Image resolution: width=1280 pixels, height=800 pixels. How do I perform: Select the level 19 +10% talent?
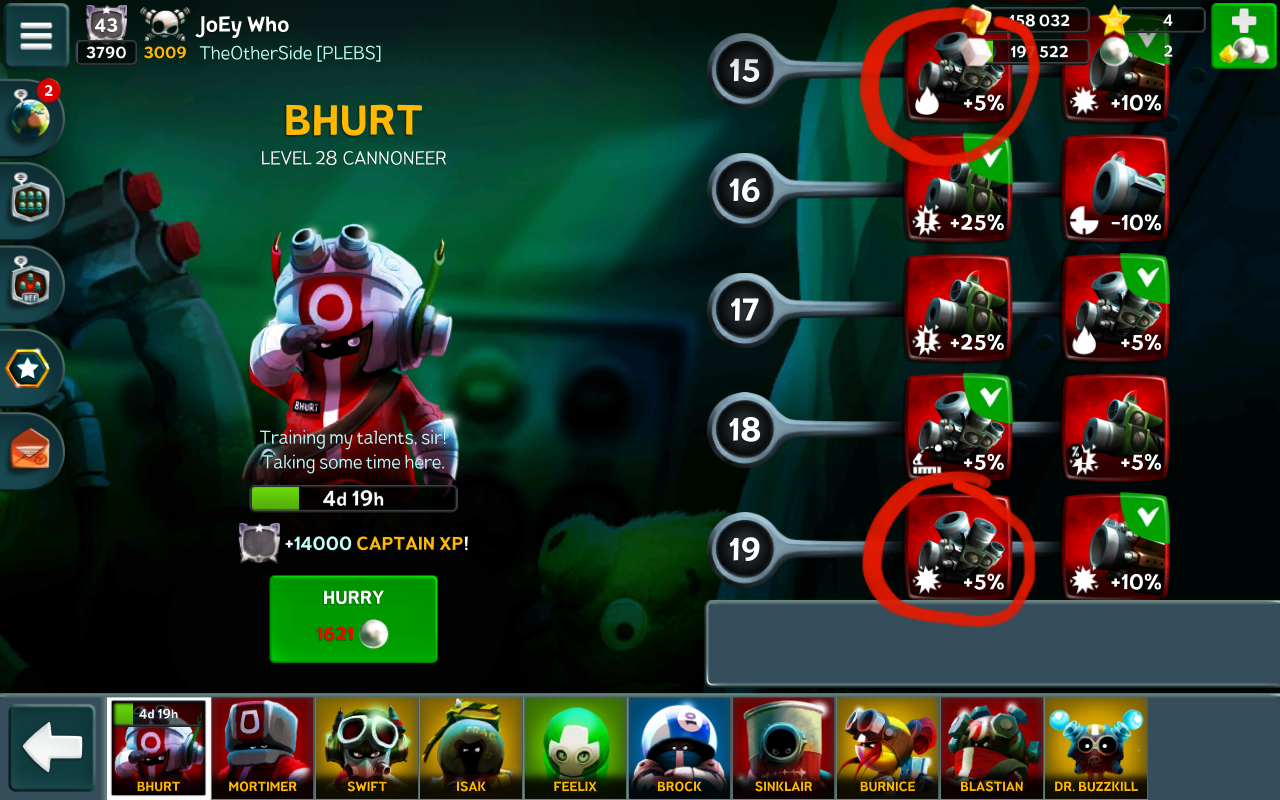(x=1115, y=548)
